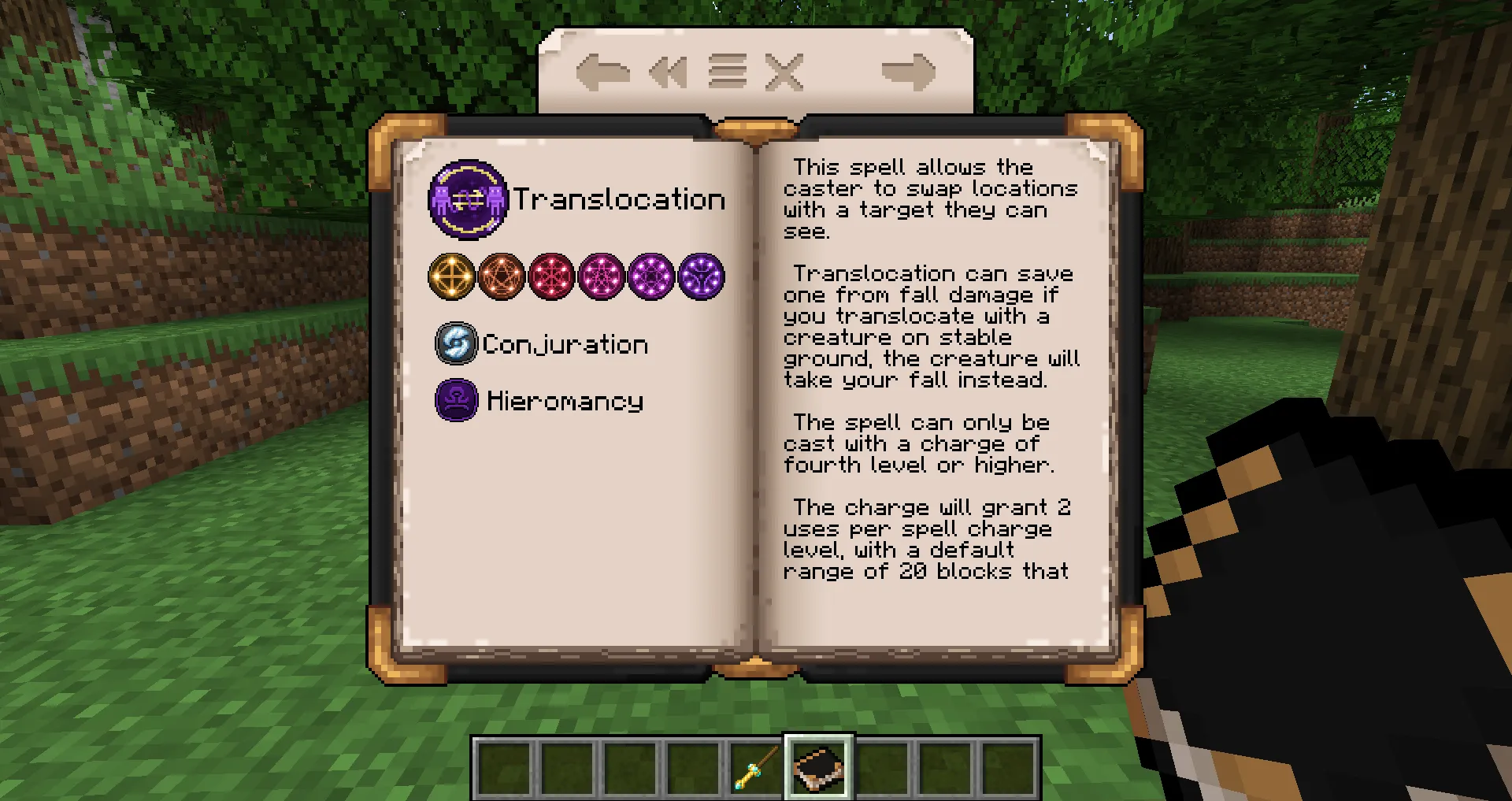Click the copper second-level charge rune
This screenshot has width=1512, height=801.
[x=502, y=277]
